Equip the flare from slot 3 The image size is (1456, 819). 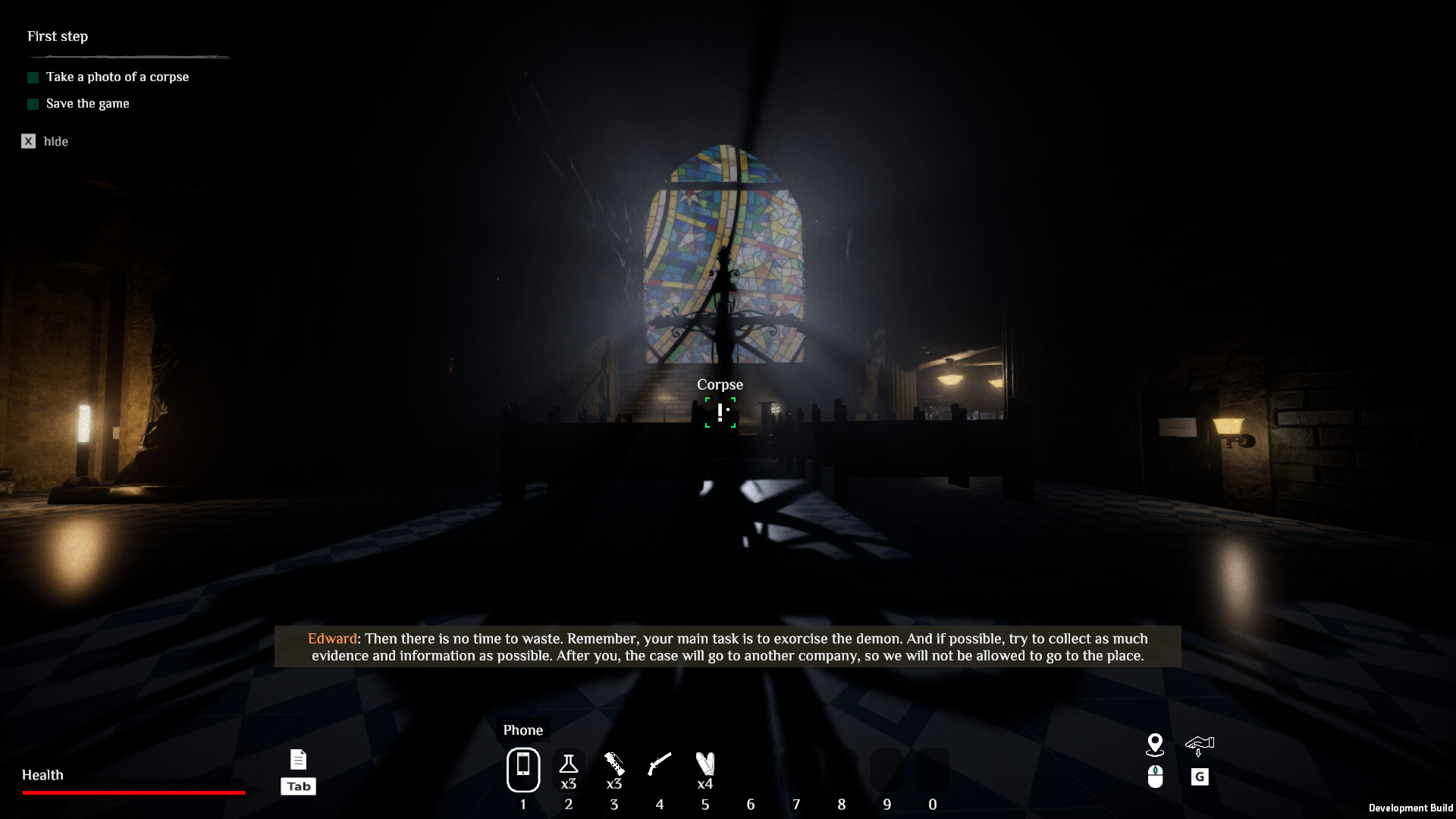coord(614,764)
